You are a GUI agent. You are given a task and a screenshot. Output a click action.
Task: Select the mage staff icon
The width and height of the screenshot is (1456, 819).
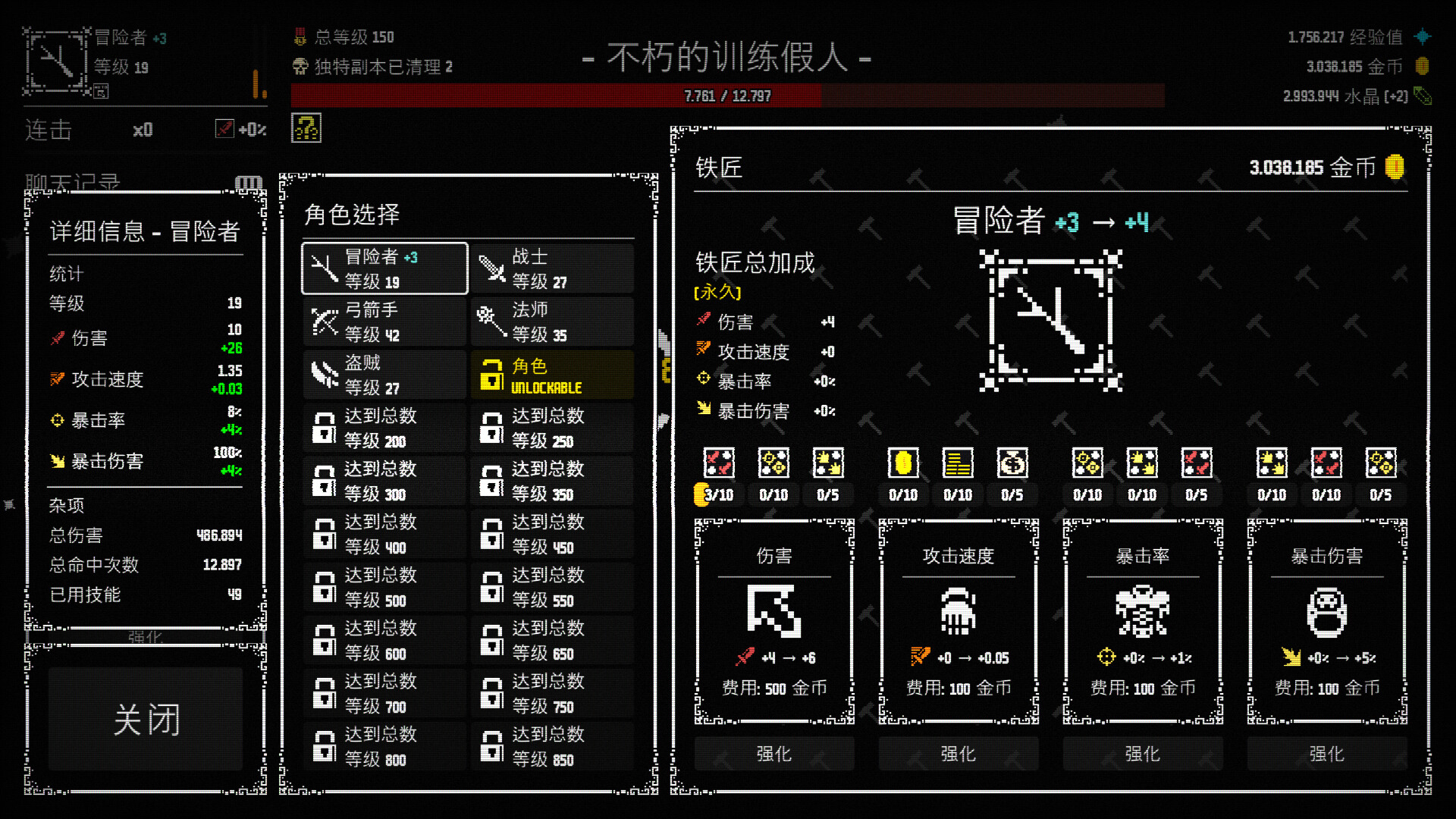[492, 321]
